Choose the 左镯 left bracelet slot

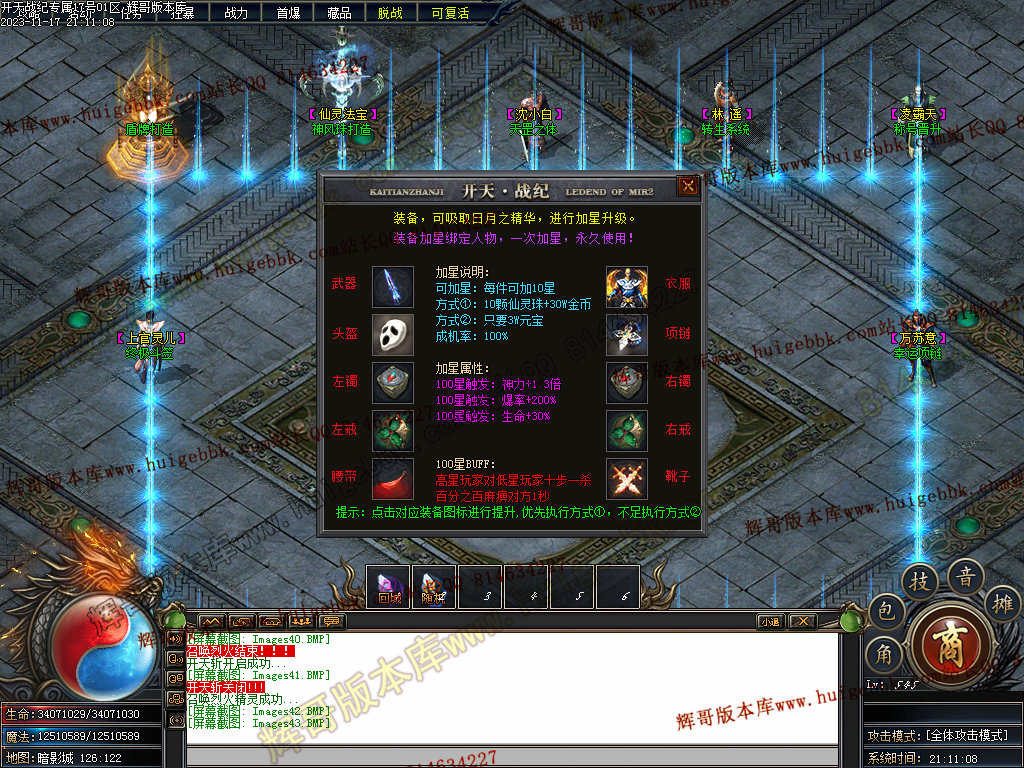[393, 382]
